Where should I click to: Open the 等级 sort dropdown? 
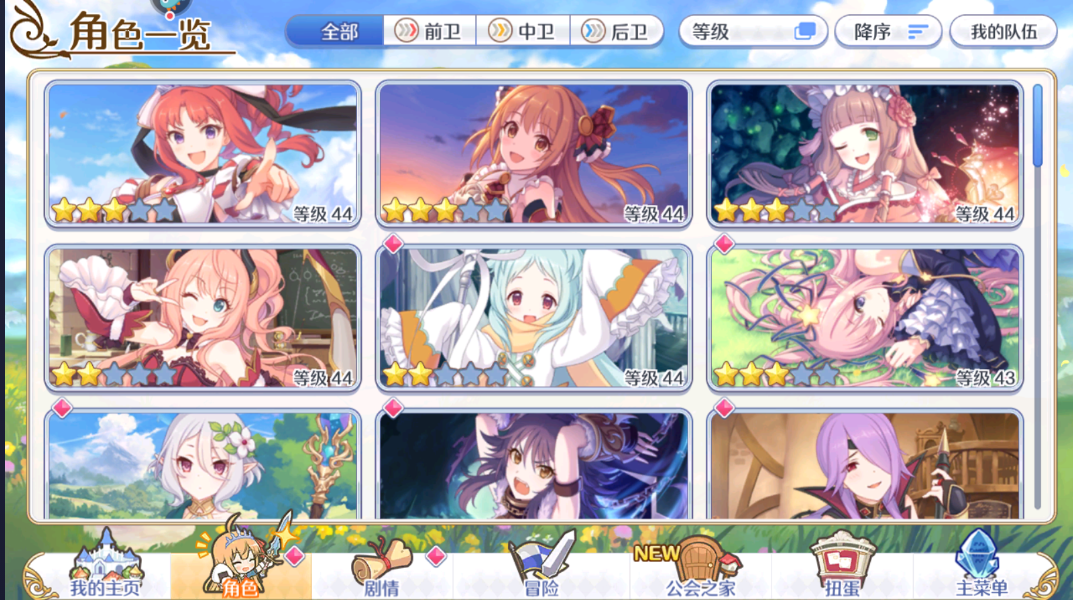(754, 31)
